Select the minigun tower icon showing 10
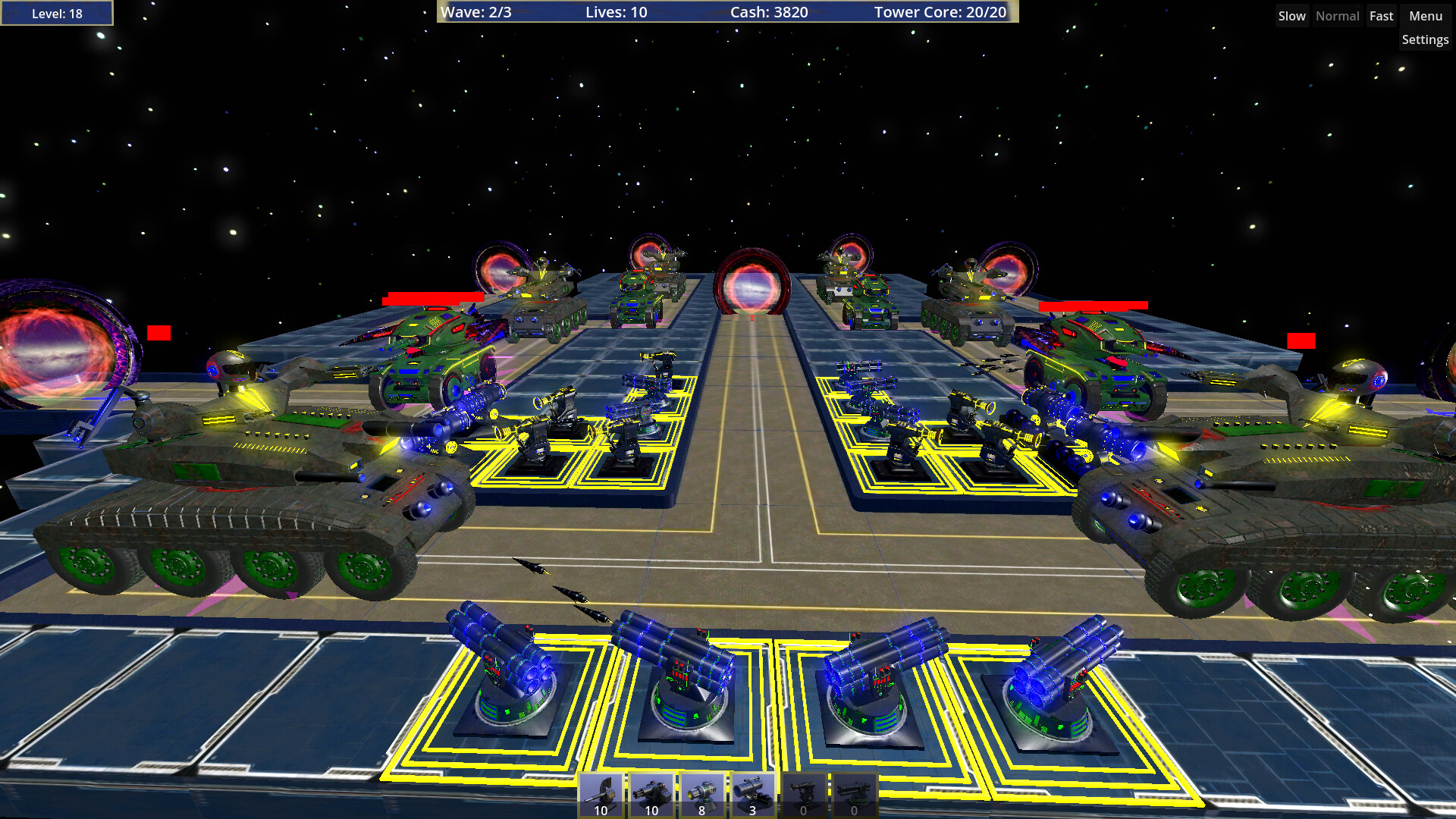The image size is (1456, 819). click(652, 792)
